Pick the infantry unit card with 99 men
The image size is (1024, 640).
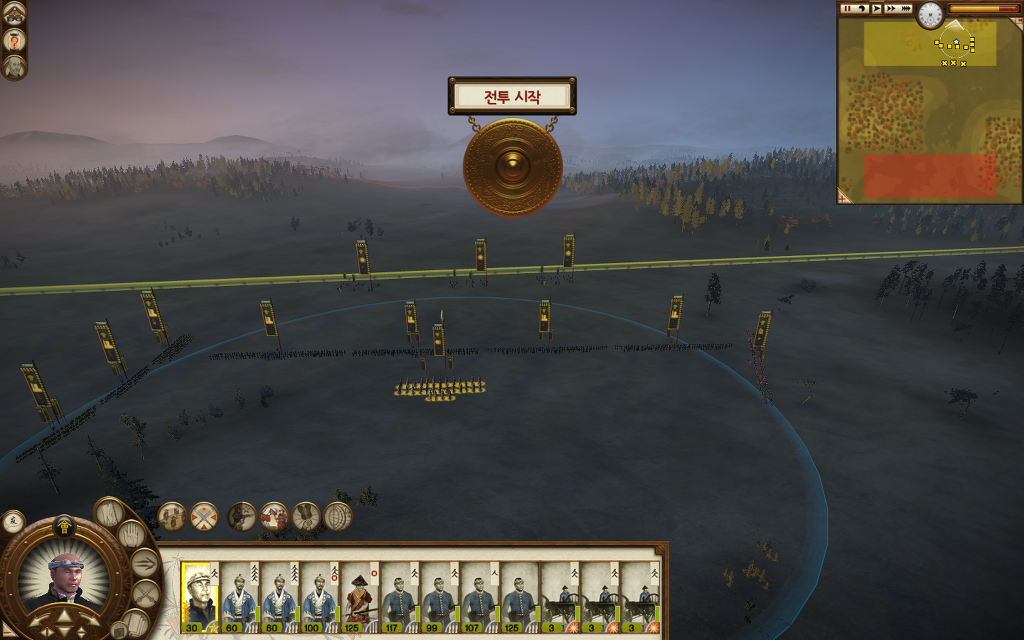point(440,597)
